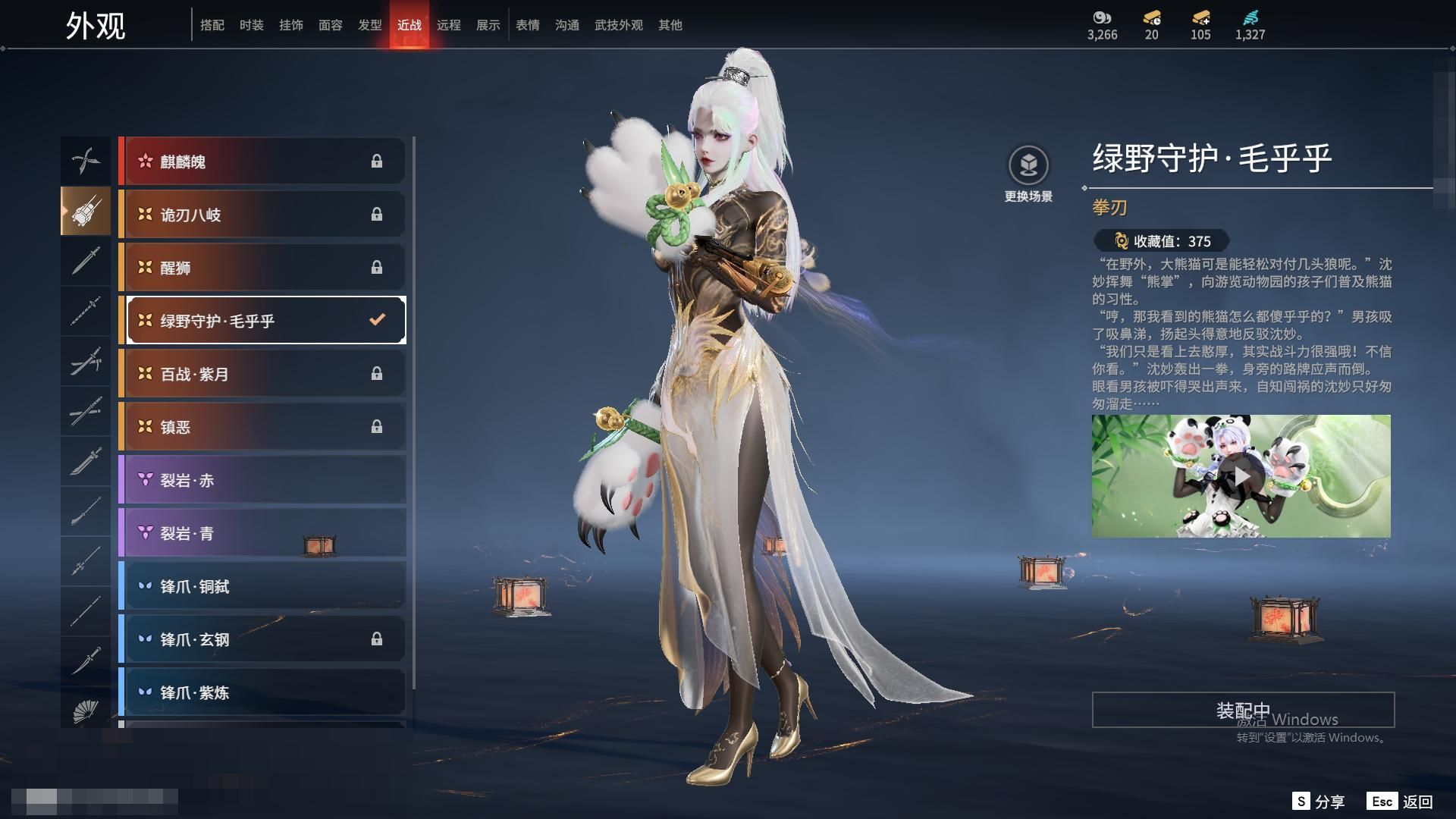Choose the 麒麟魄 skin entry
This screenshot has height=819, width=1456.
click(262, 162)
